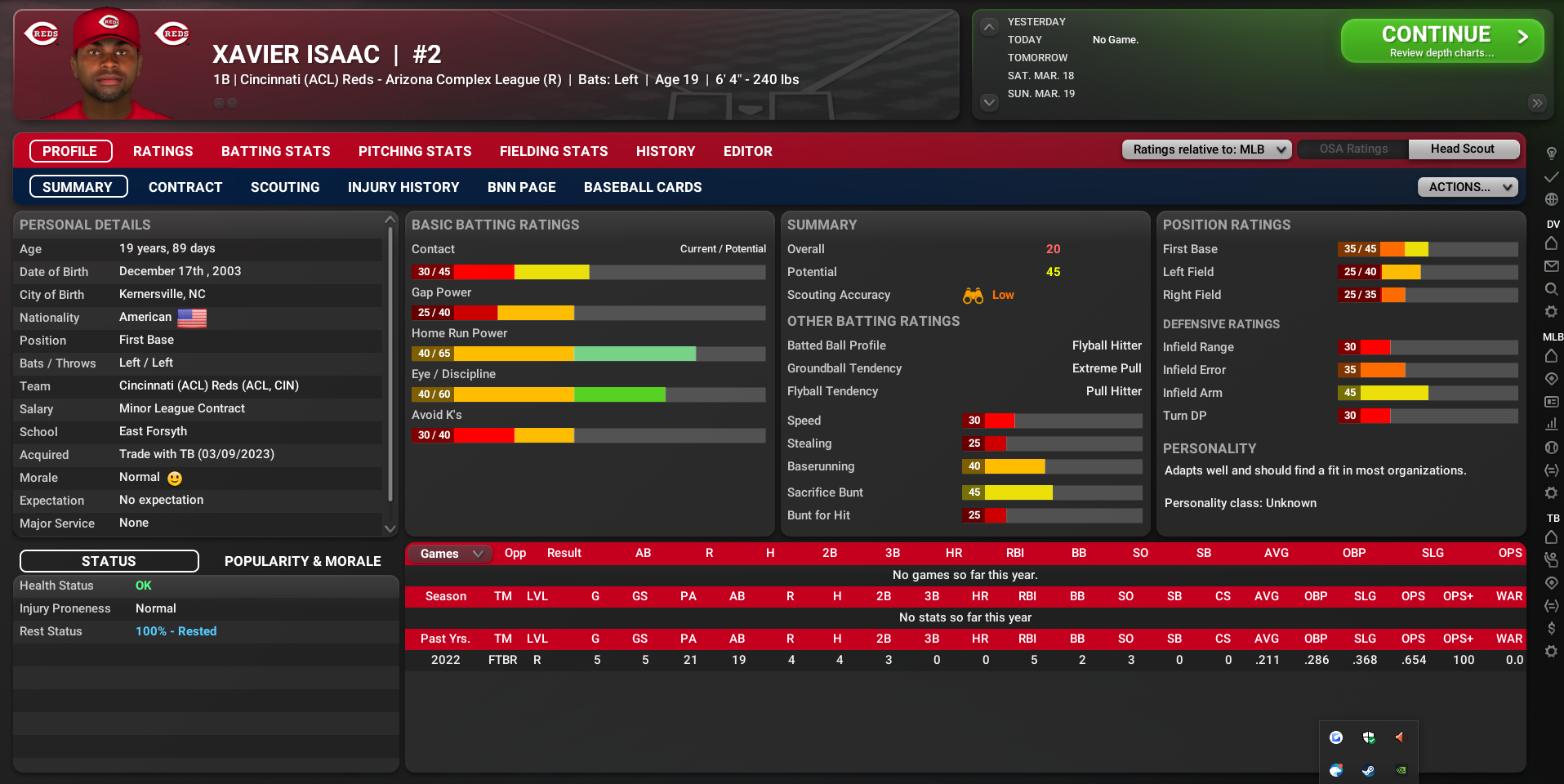Screen dimensions: 1564x784
Task: Switch to the BATTING STATS tab
Action: [275, 151]
